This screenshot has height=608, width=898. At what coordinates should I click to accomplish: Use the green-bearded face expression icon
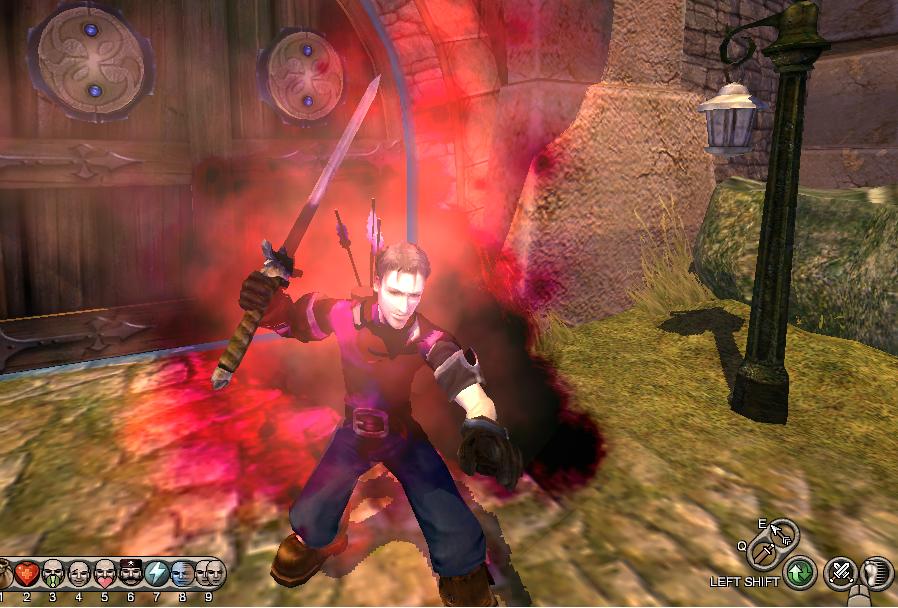tap(53, 573)
